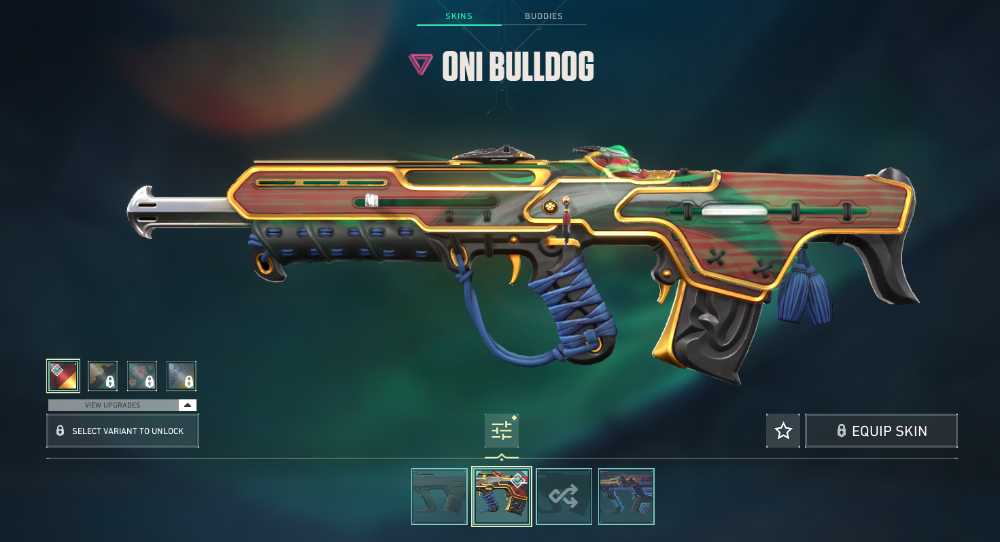Favorite this skin with the star button

point(783,431)
